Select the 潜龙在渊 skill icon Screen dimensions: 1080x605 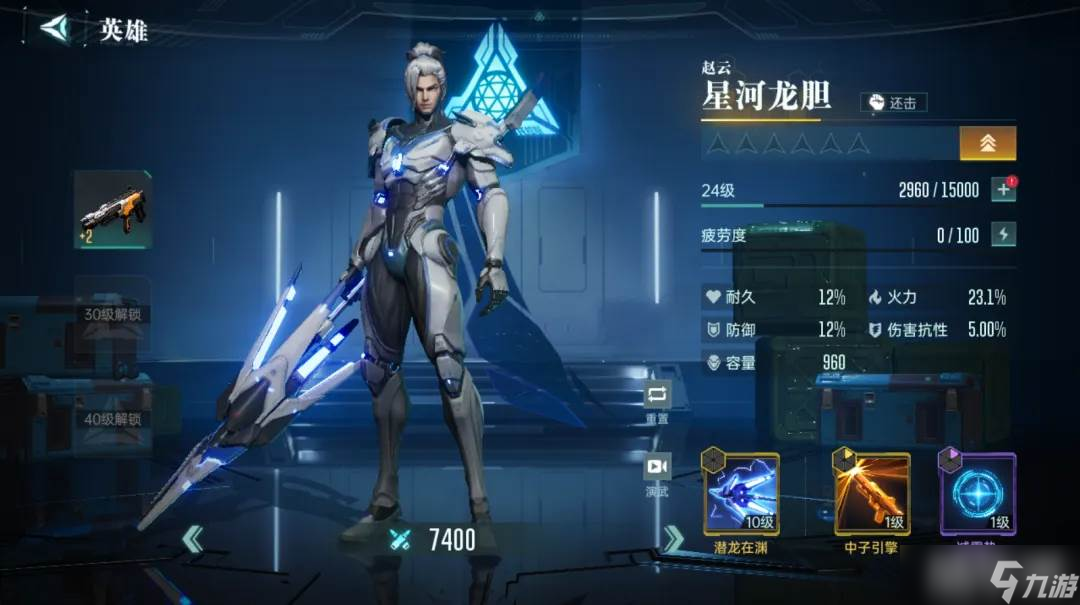tap(741, 493)
